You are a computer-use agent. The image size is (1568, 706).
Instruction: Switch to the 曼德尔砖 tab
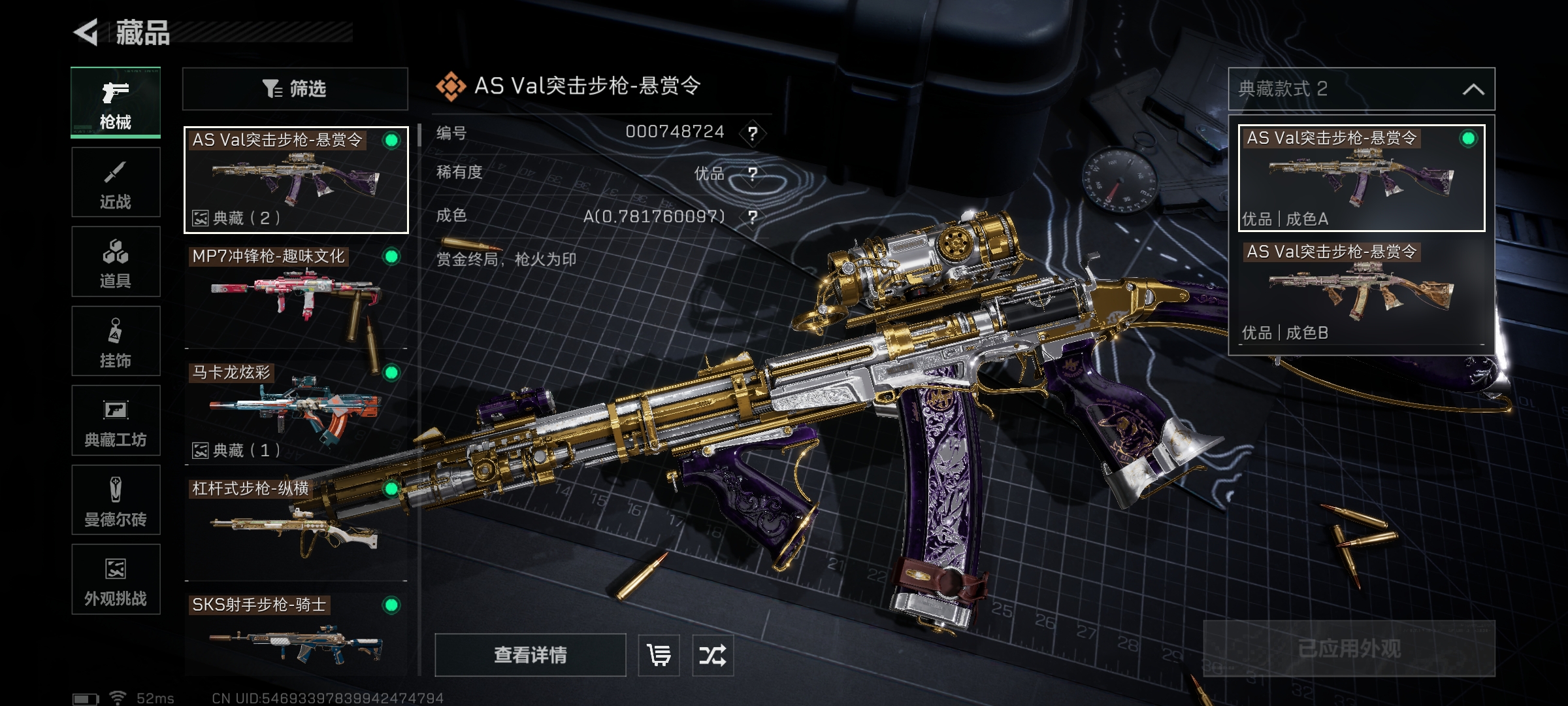tap(116, 500)
